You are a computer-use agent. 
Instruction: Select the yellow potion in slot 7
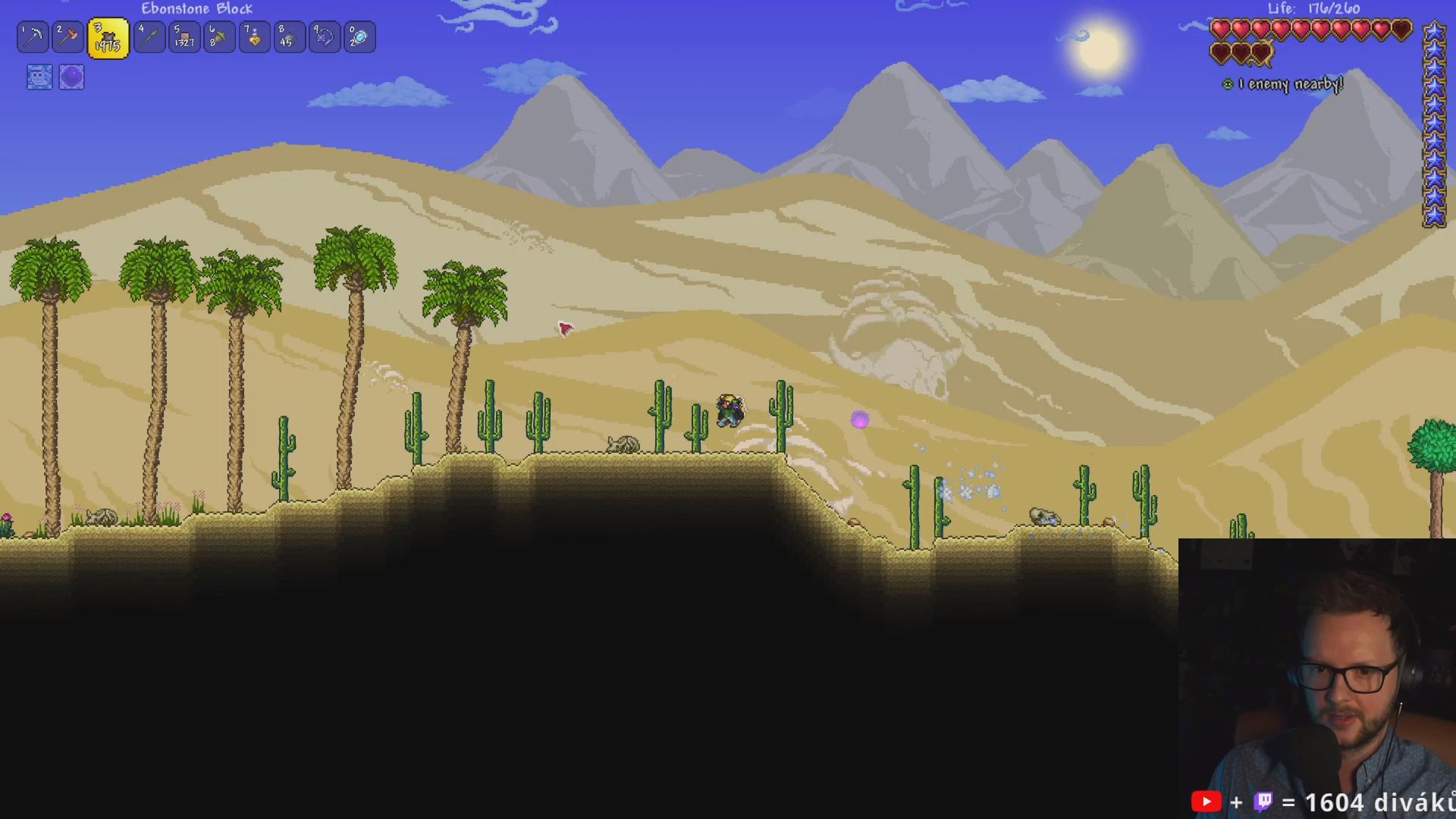(254, 37)
